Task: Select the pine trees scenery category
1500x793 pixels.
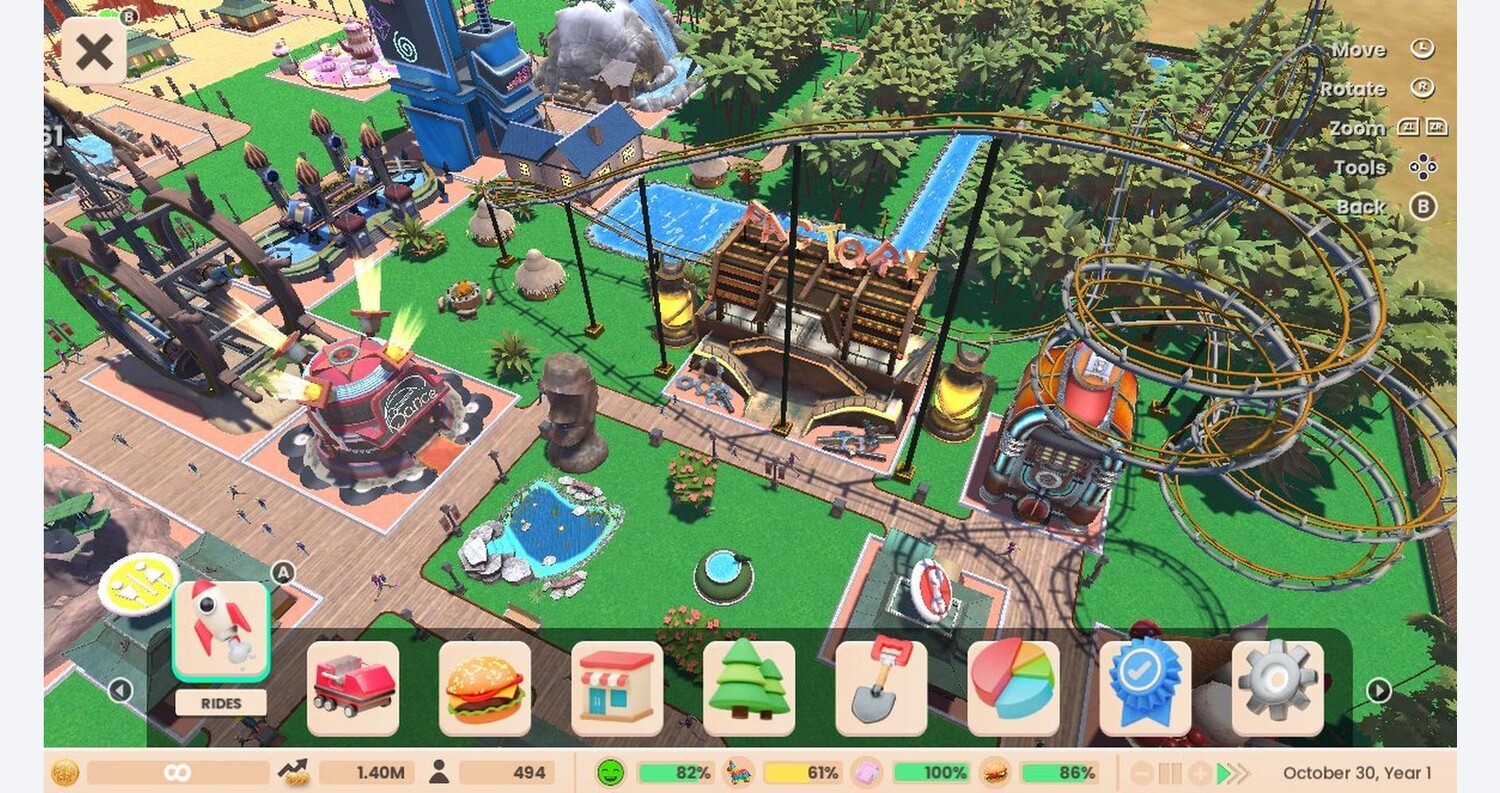Action: [x=748, y=688]
